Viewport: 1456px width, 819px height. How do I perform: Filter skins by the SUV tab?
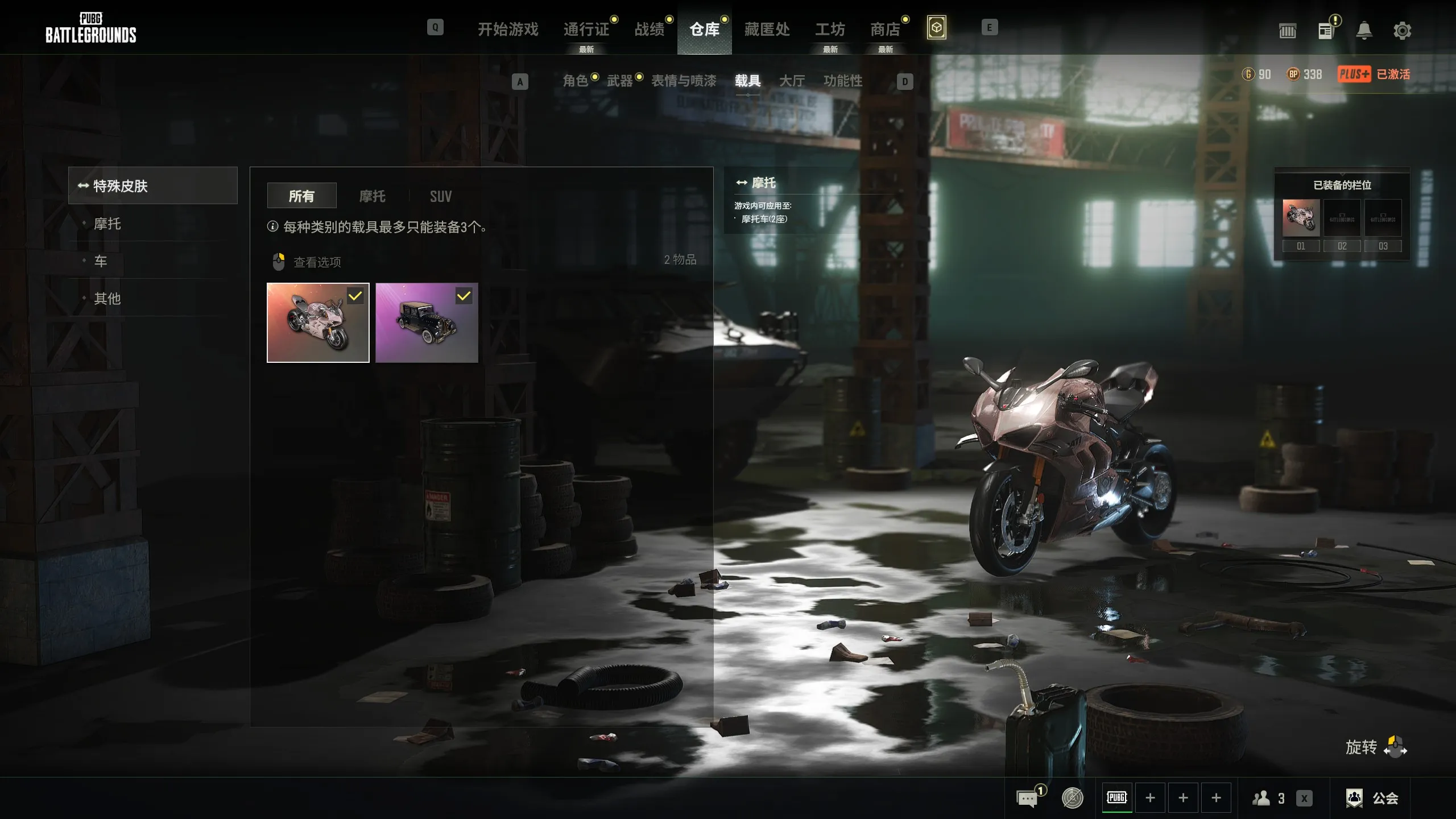(x=441, y=196)
